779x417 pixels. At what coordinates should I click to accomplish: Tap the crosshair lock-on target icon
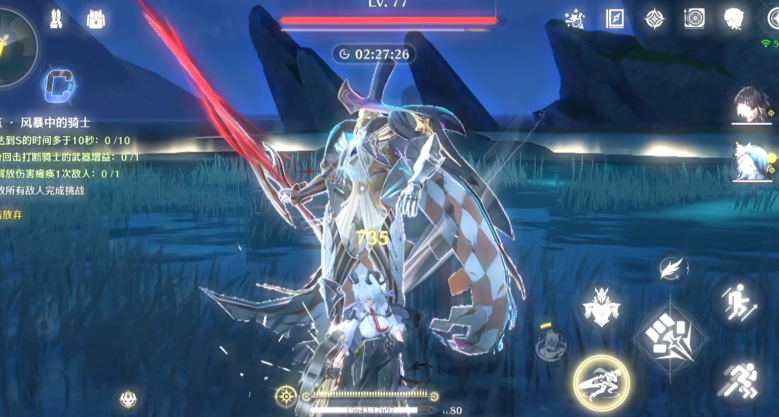(x=287, y=395)
